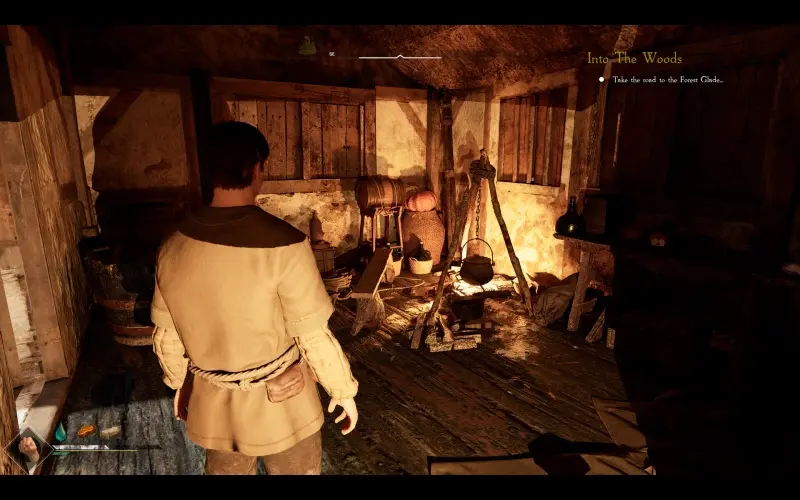Select the teal water drop icon
800x500 pixels.
click(60, 432)
